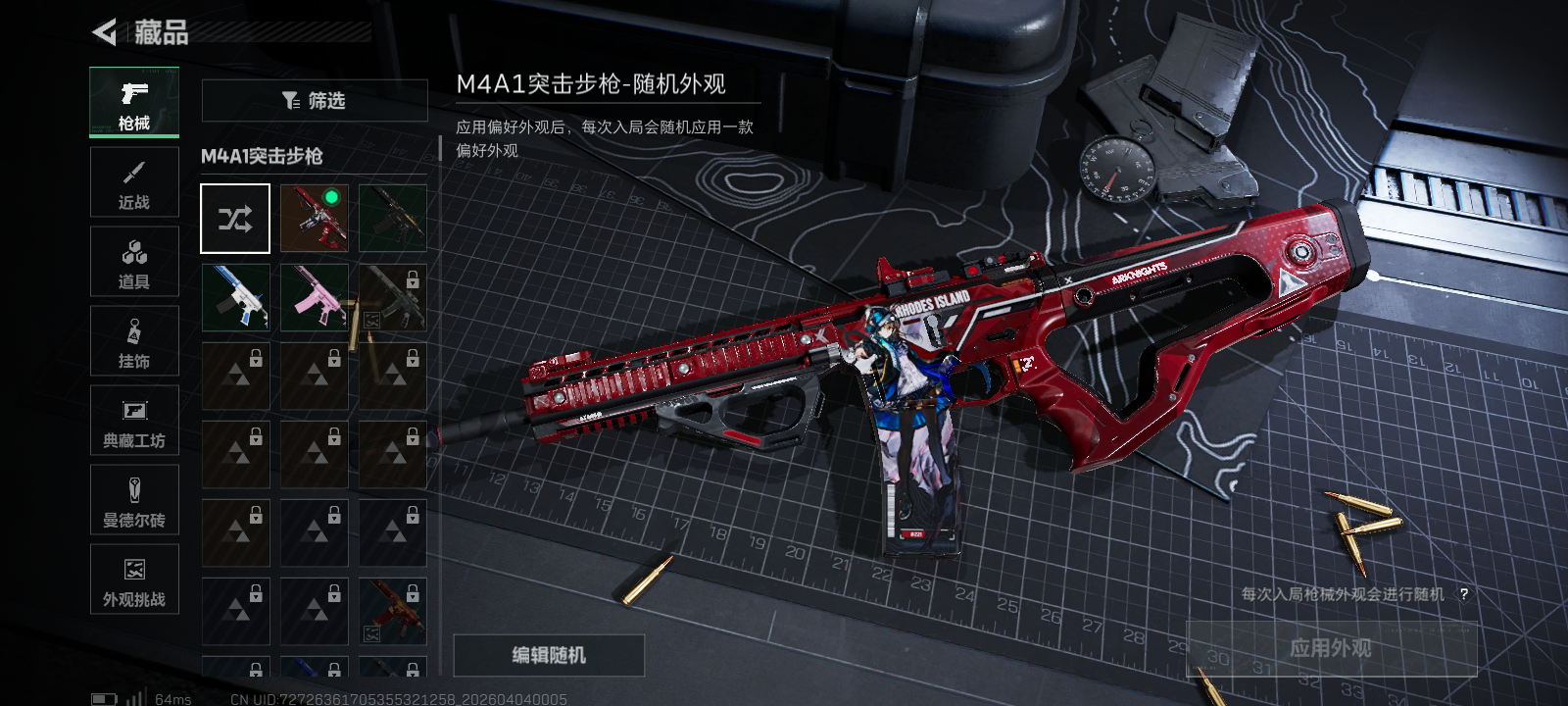Open the 典藏工坊 workshop tab
The width and height of the screenshot is (1568, 706).
point(134,421)
